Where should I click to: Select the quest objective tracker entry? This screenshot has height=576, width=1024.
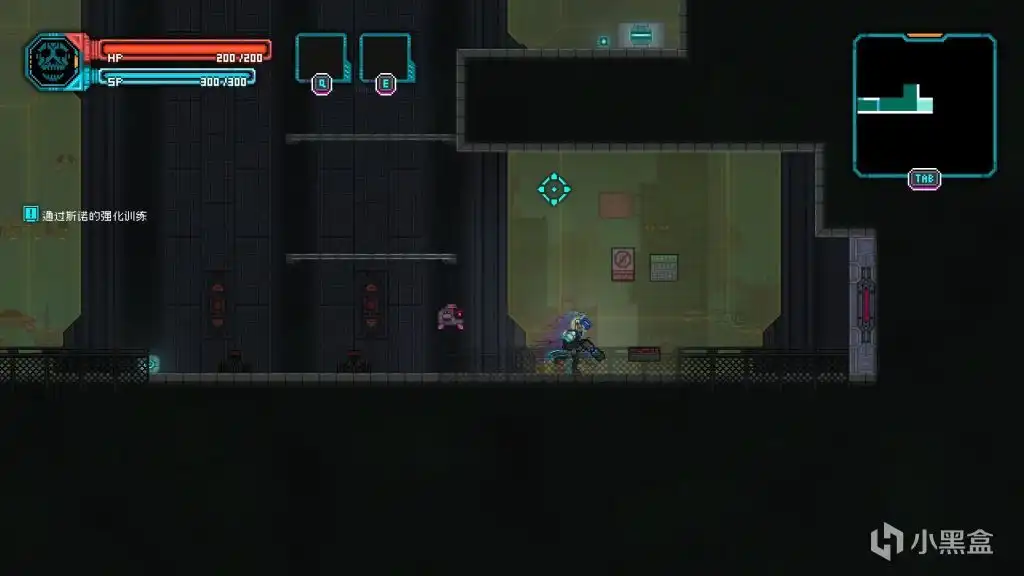[87, 215]
